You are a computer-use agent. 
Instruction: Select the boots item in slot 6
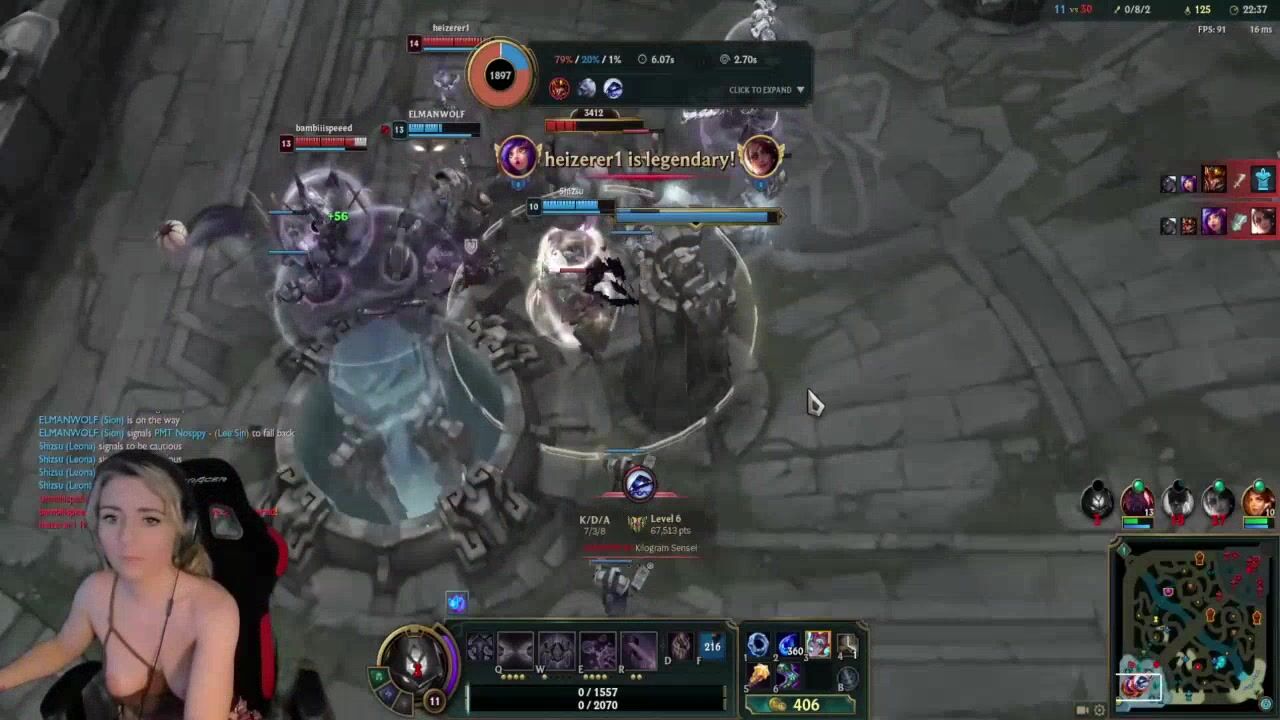click(x=788, y=676)
